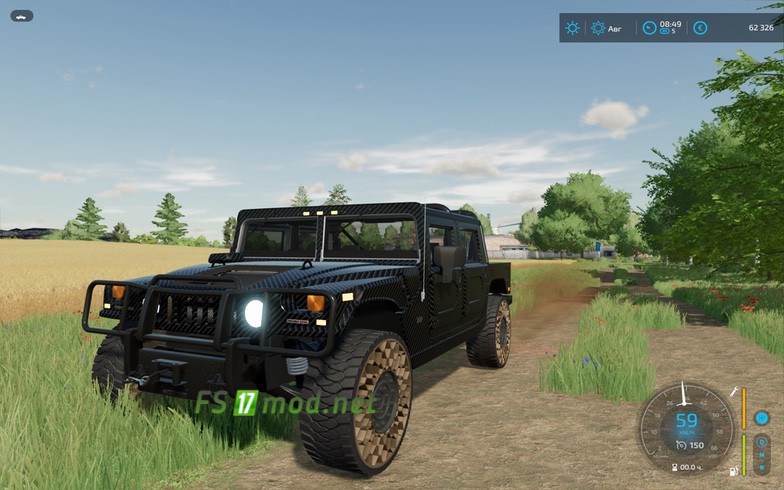Open the euro money icon
This screenshot has height=490, width=784.
pyautogui.click(x=700, y=28)
